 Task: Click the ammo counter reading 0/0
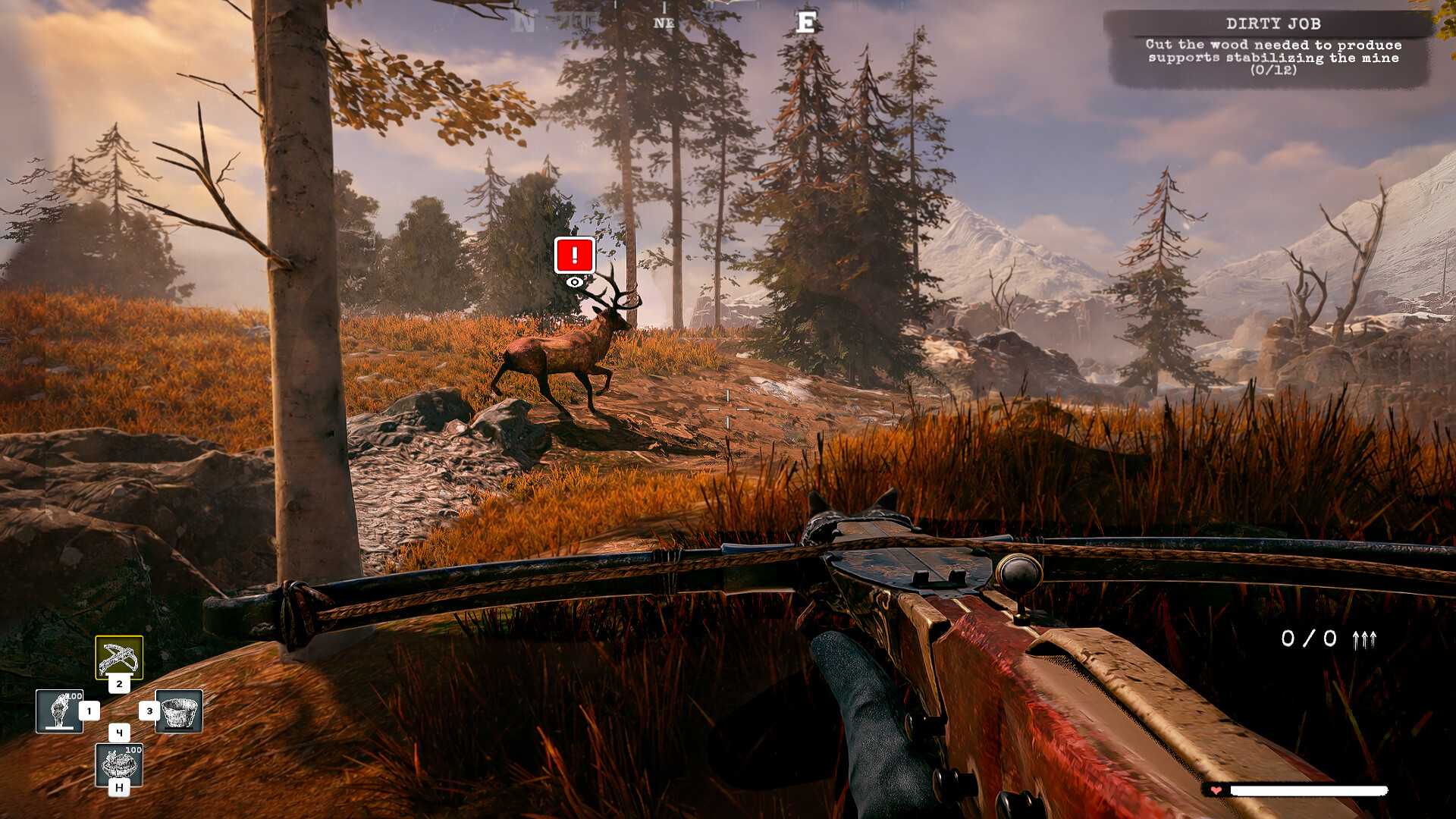(x=1309, y=639)
